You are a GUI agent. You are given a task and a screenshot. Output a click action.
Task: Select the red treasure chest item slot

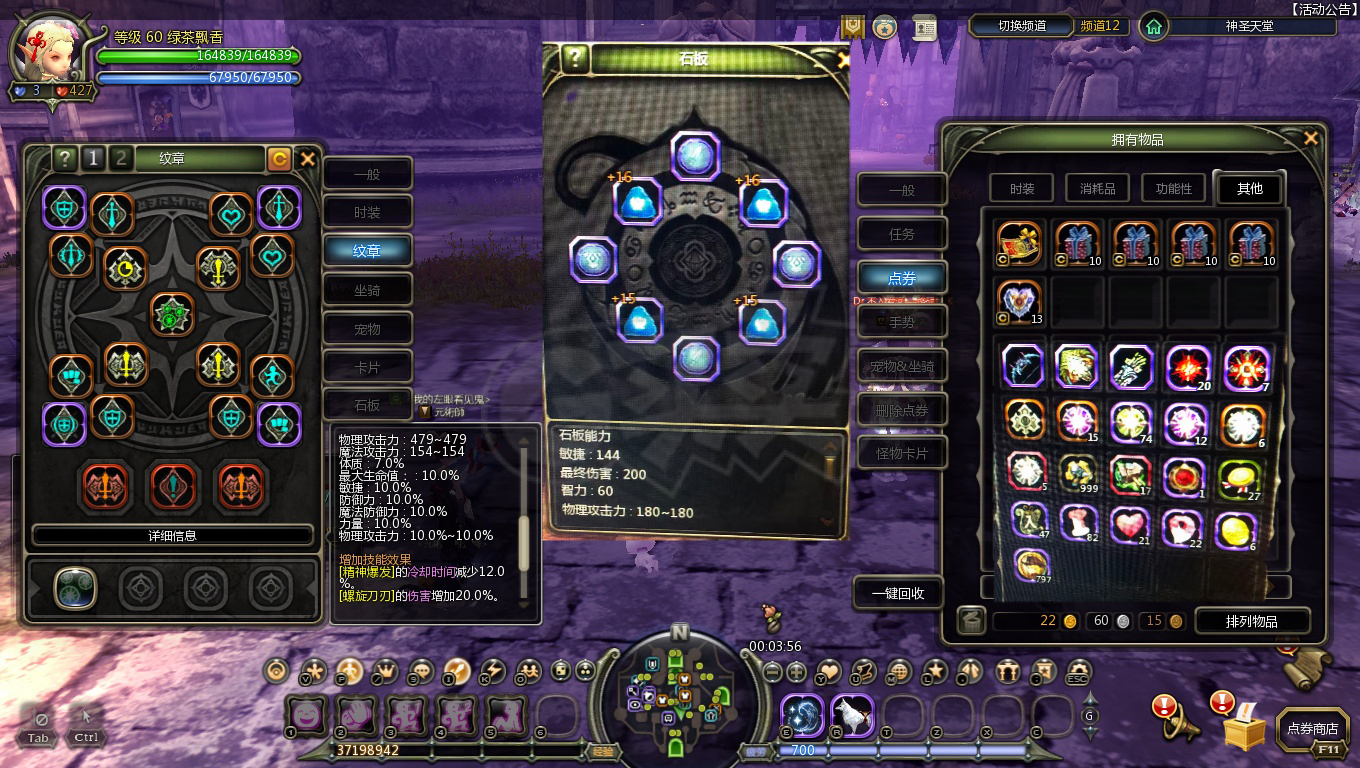tap(1020, 245)
